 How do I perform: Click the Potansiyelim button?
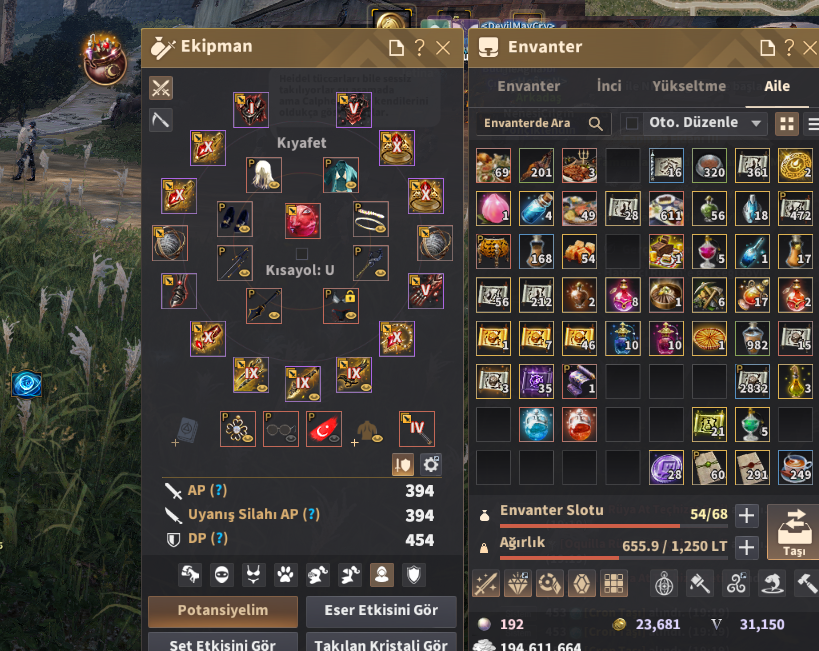[222, 611]
